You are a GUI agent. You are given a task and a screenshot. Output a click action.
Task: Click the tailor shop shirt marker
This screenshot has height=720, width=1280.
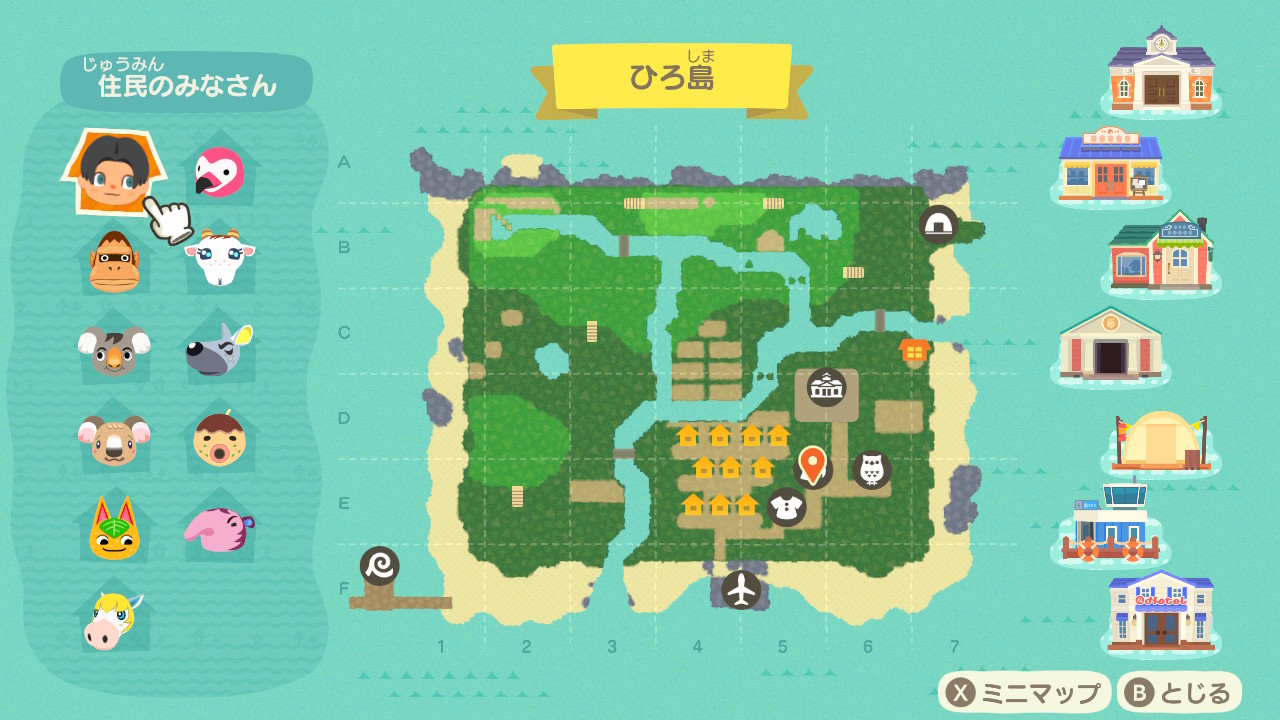(x=787, y=507)
